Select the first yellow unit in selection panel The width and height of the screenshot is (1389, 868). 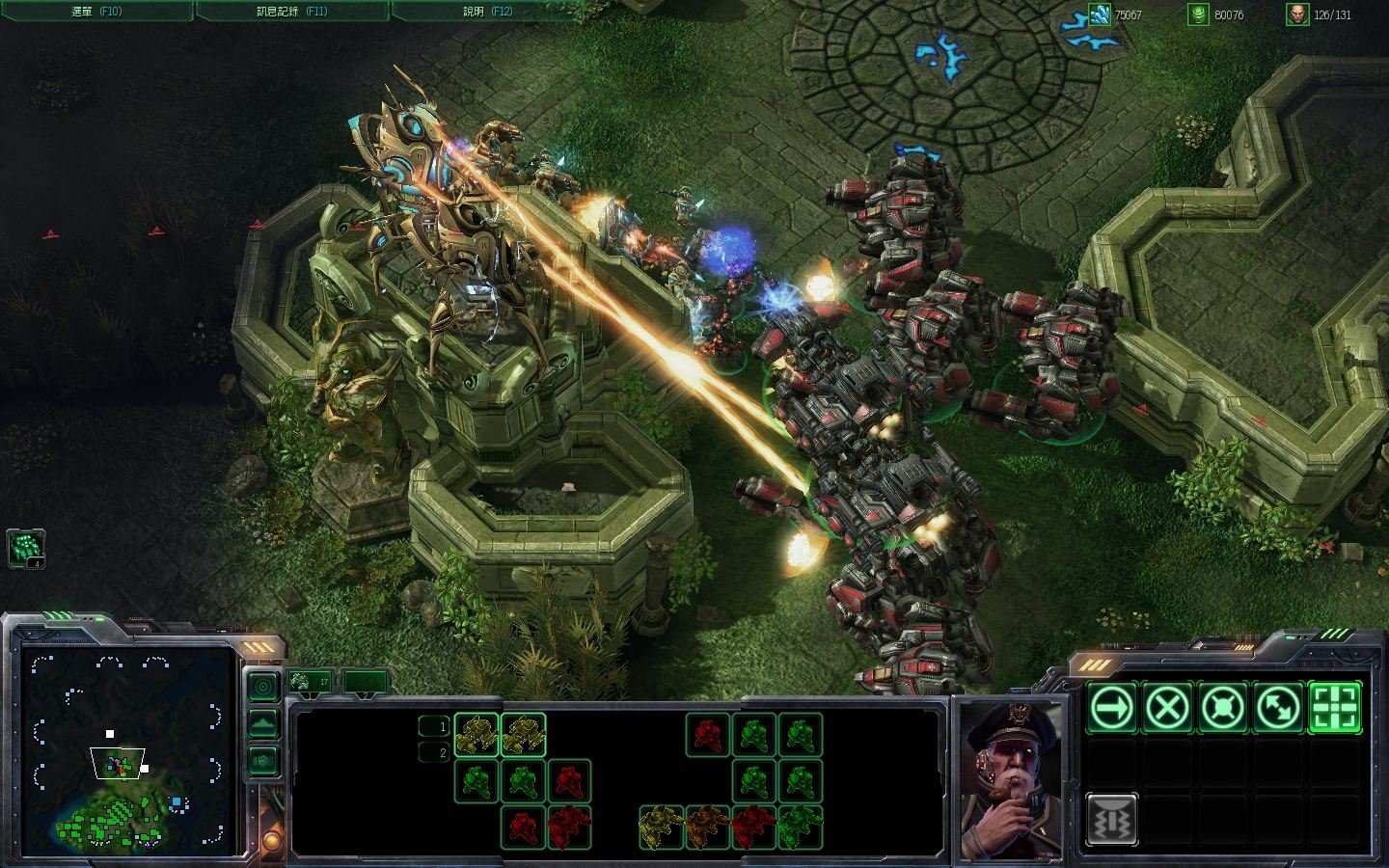point(476,735)
